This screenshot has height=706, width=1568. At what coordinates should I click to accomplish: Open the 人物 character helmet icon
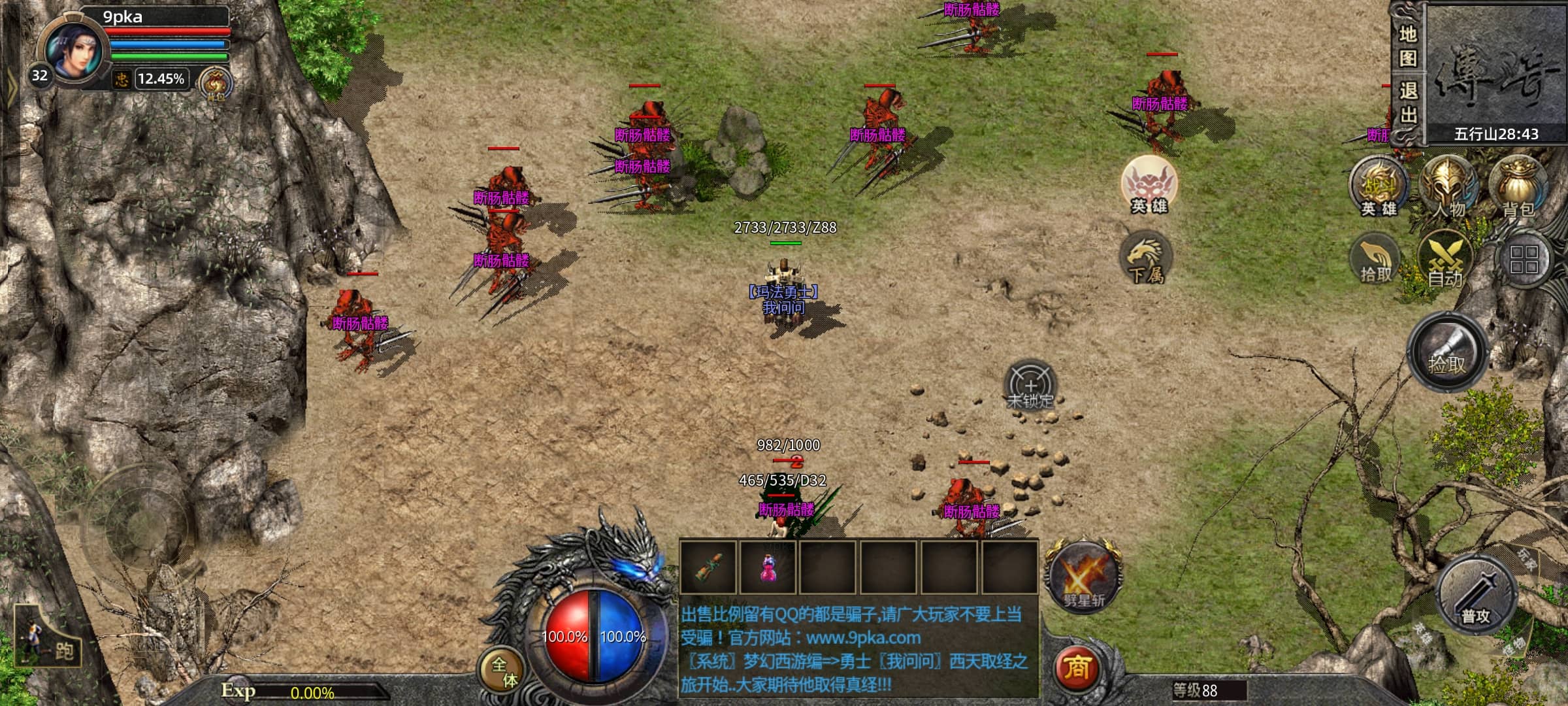point(1448,187)
